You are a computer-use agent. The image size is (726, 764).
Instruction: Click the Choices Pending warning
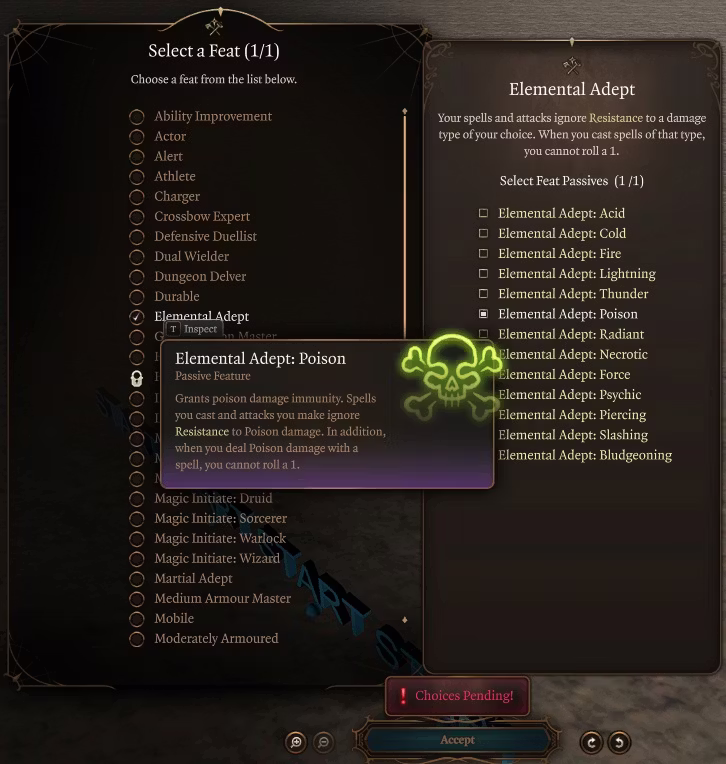coord(457,696)
